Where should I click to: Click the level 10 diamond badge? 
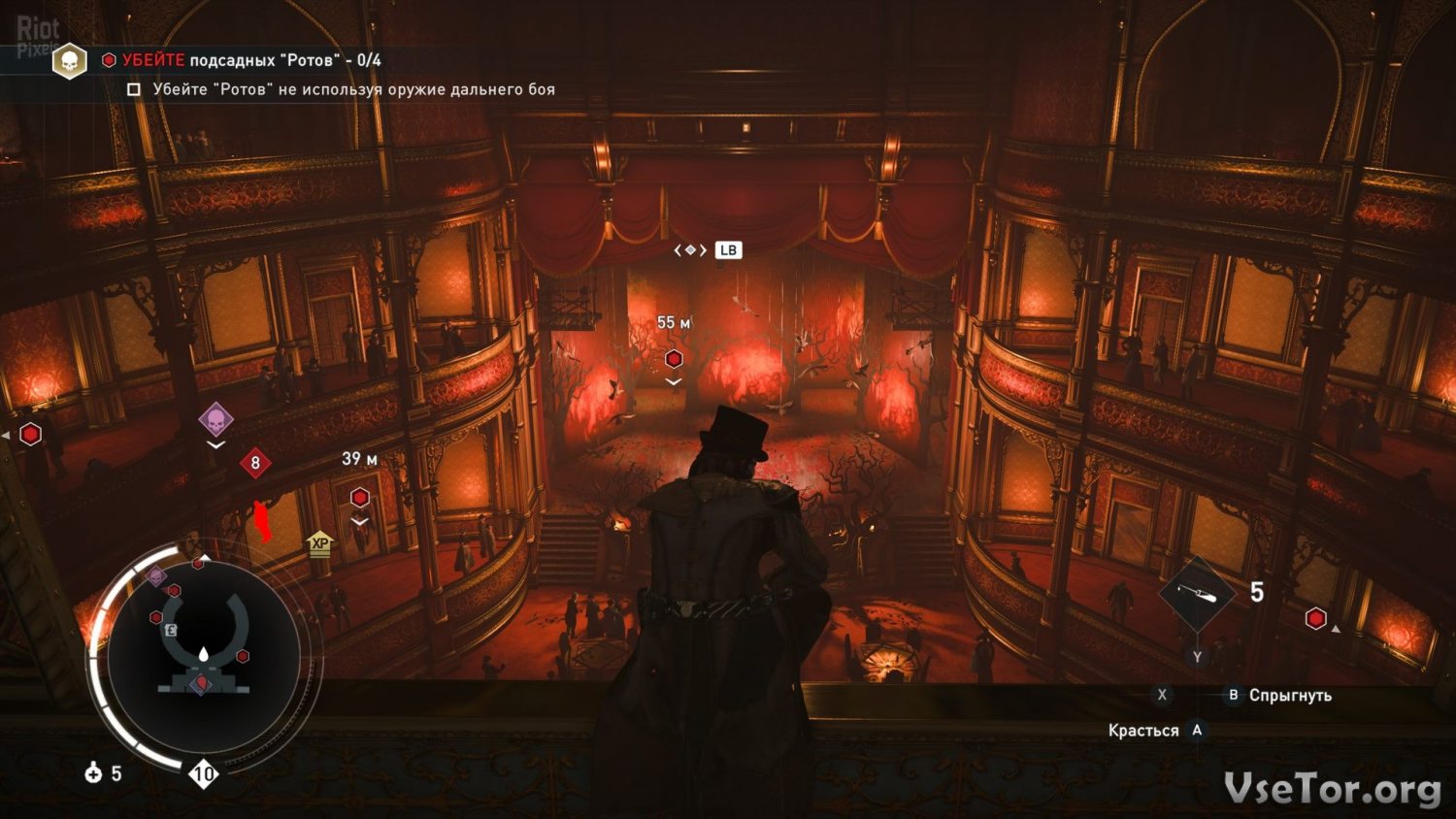[203, 773]
